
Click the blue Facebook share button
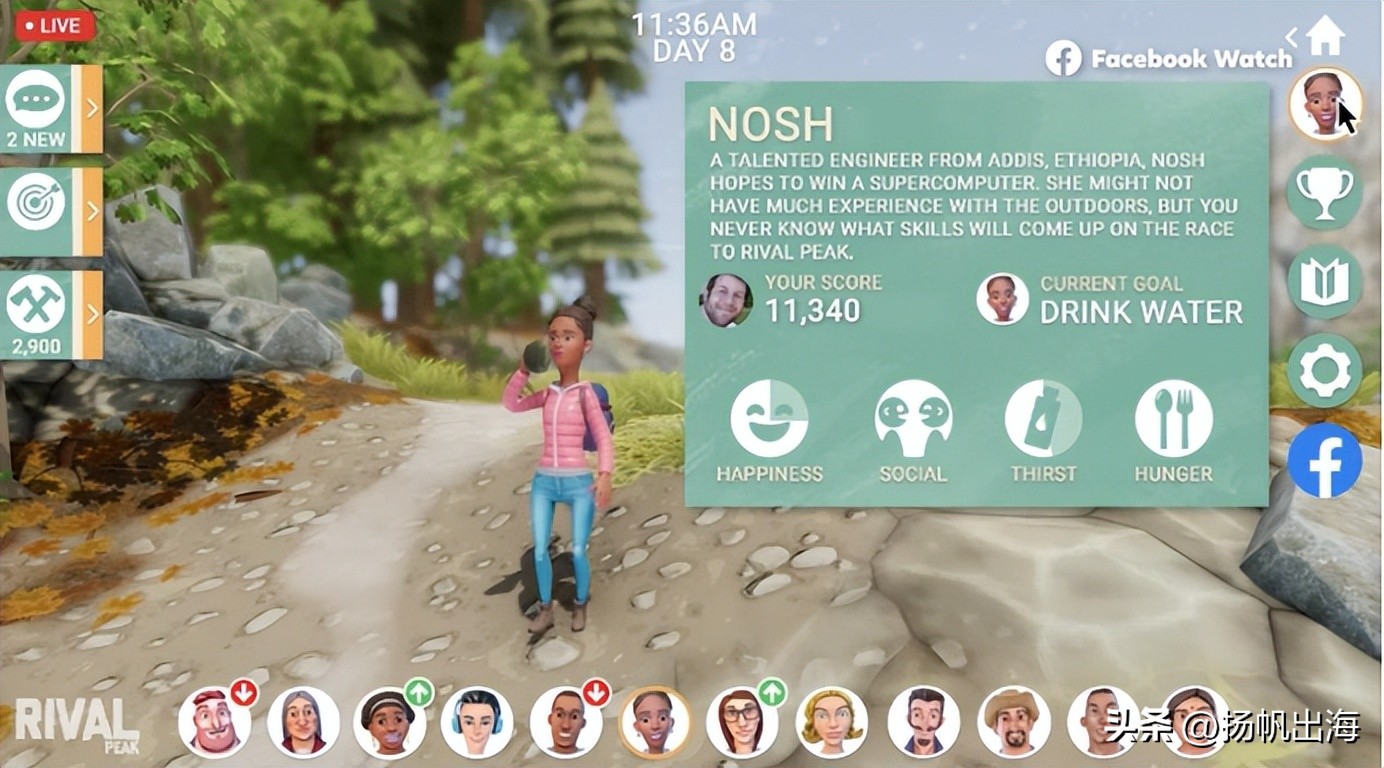point(1324,460)
